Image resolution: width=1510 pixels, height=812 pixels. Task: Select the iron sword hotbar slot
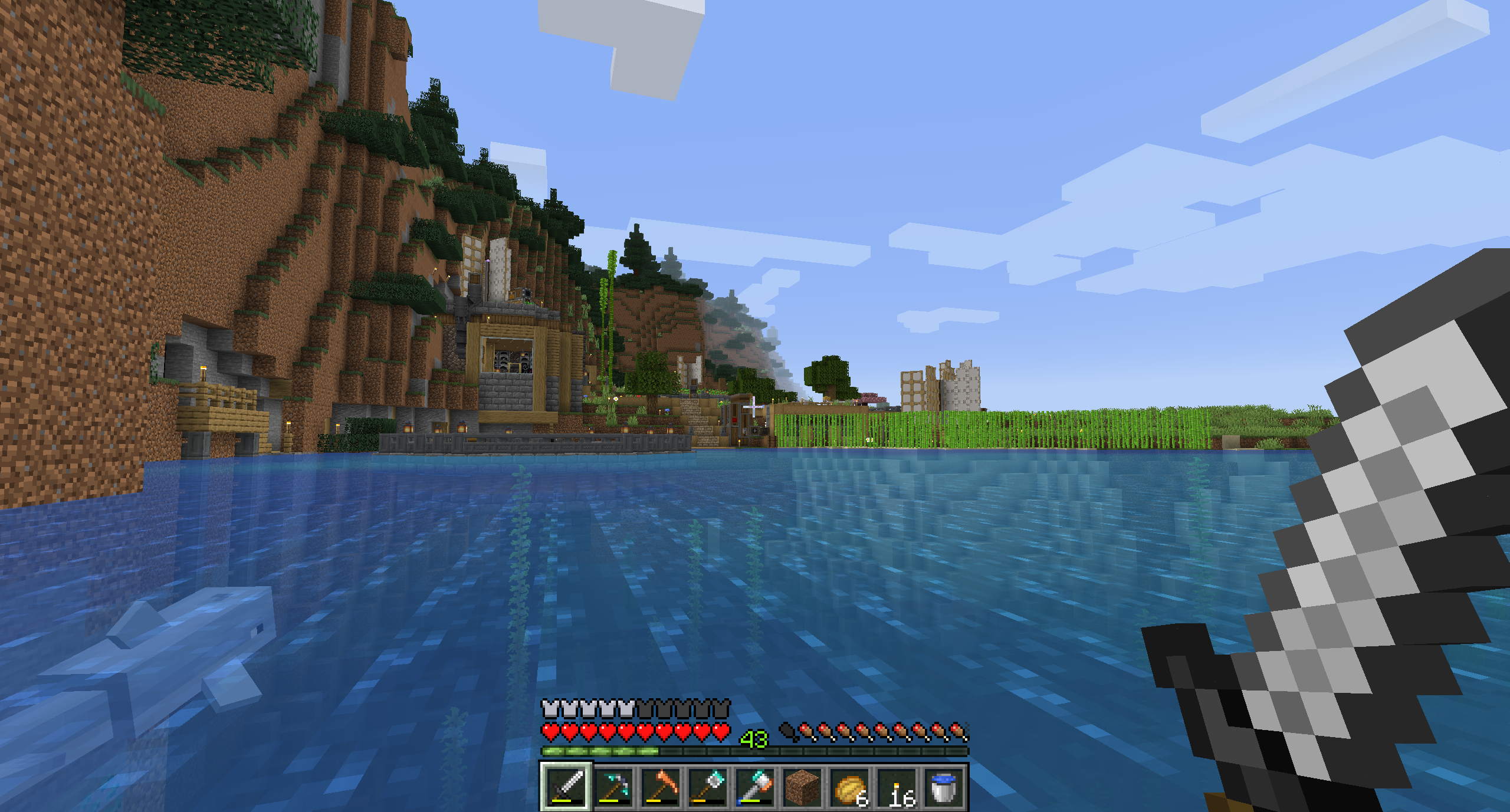point(565,786)
